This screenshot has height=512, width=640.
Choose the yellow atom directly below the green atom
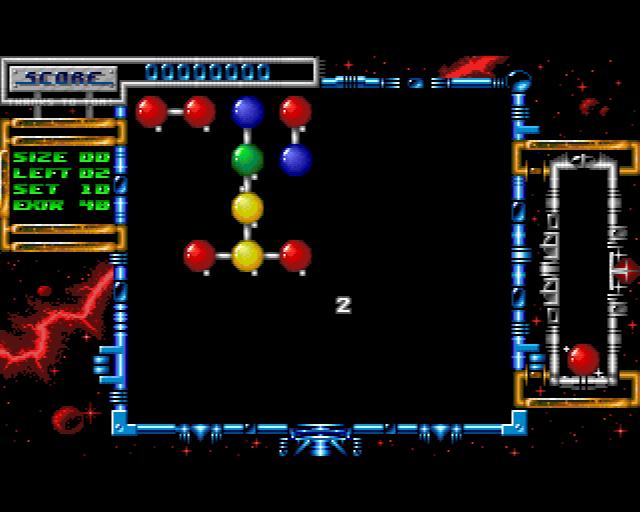247,208
